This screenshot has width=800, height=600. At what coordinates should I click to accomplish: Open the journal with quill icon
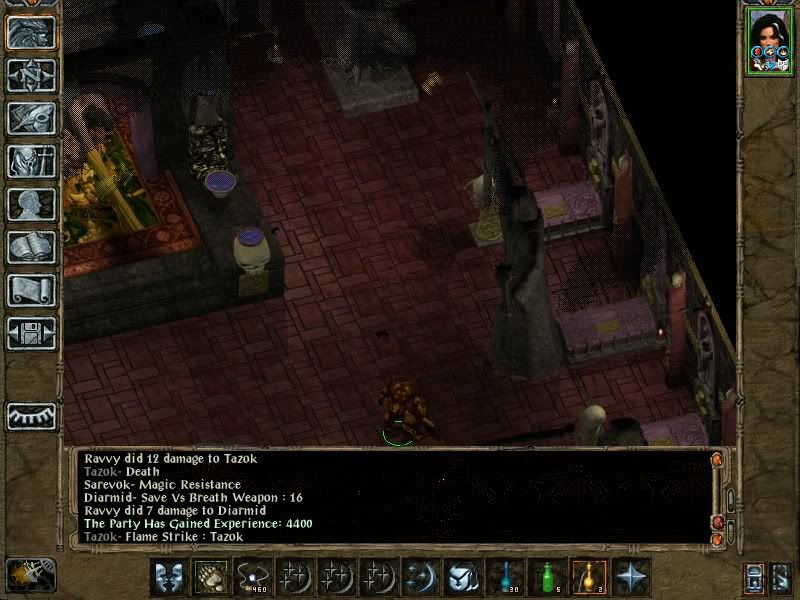tap(31, 118)
